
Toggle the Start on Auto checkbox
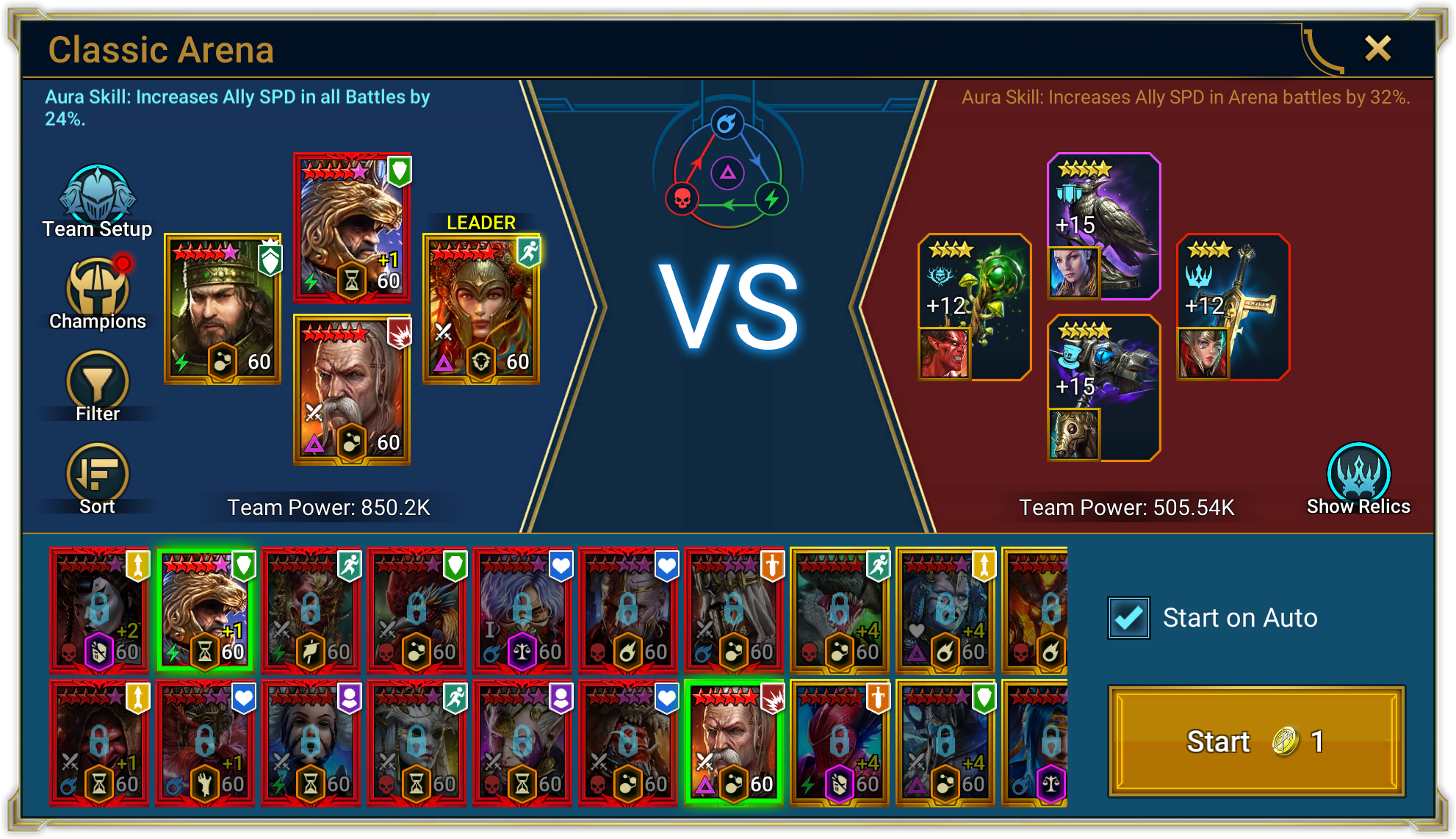[1129, 618]
